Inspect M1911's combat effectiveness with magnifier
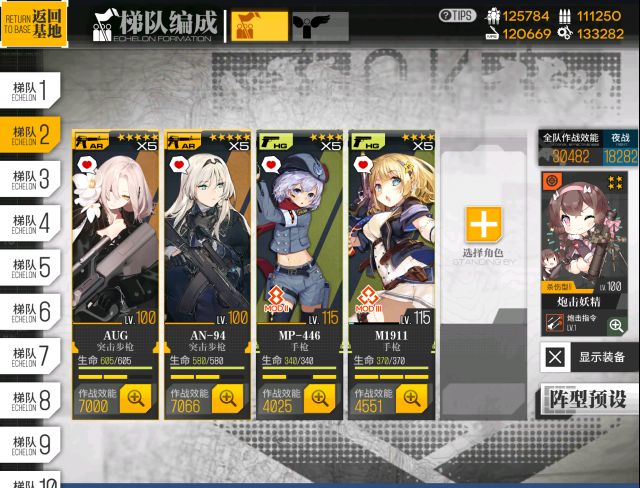This screenshot has height=488, width=640. [x=412, y=397]
